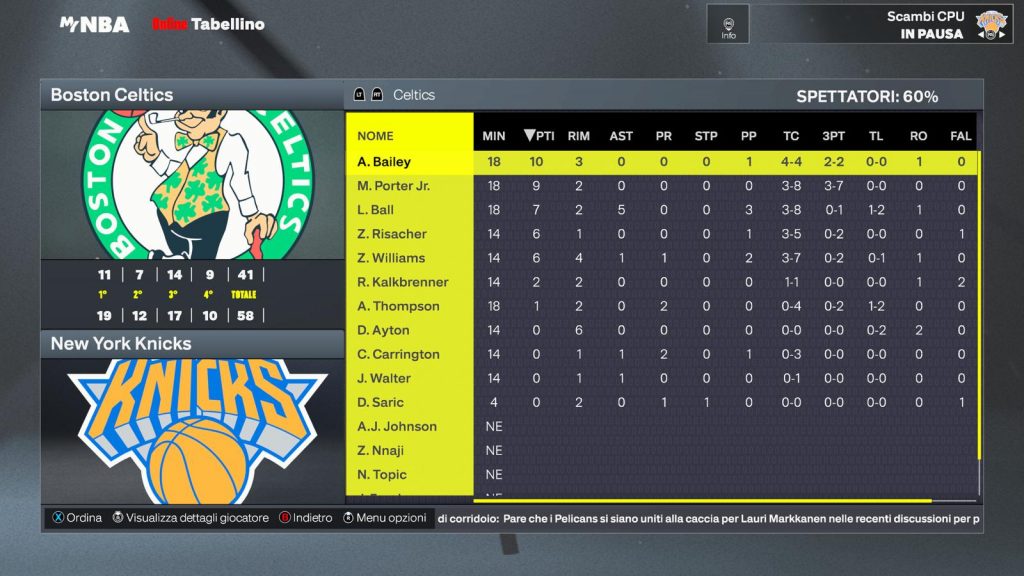The image size is (1024, 576).
Task: Highlight R. Kalkbrenner's row
Action: (x=403, y=282)
